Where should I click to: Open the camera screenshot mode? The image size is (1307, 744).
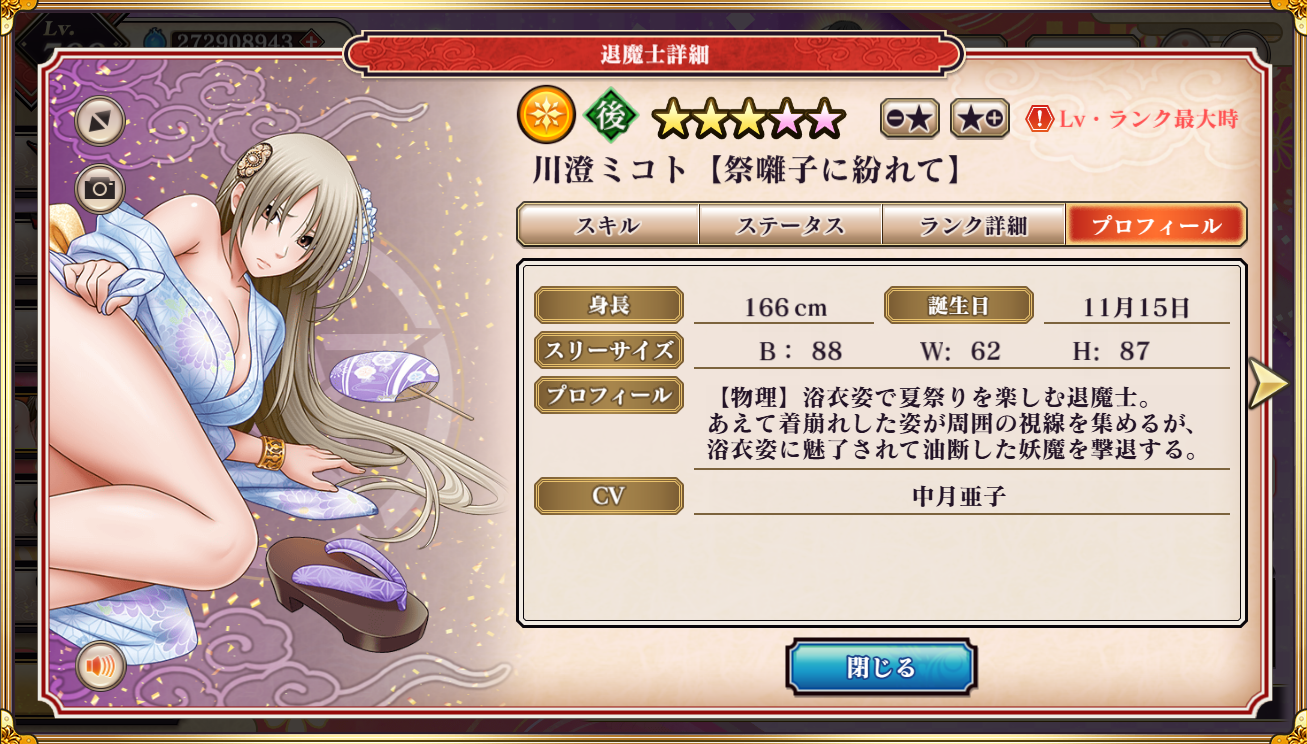tap(100, 189)
